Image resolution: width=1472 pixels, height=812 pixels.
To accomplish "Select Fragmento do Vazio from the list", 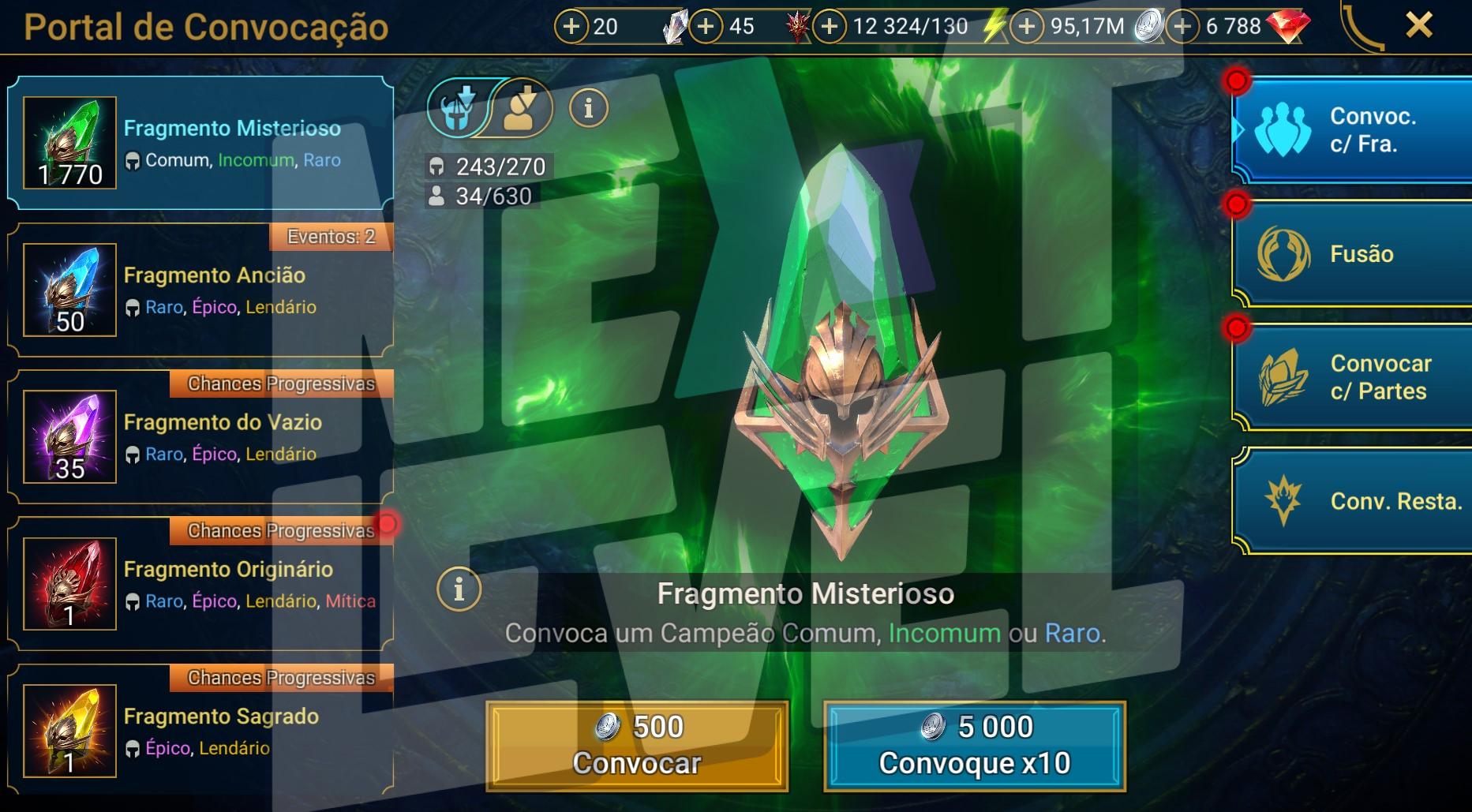I will click(200, 437).
